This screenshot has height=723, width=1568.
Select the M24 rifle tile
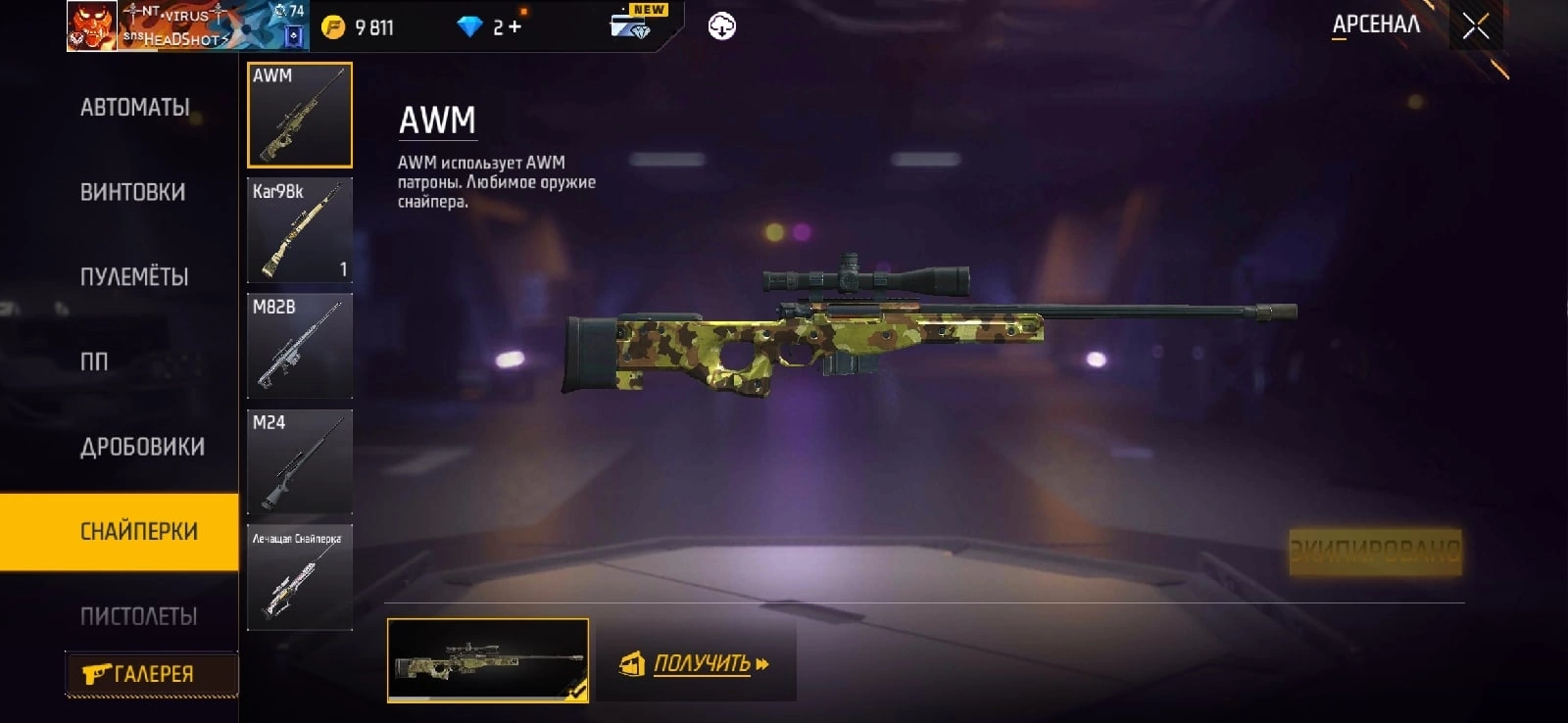click(x=300, y=462)
